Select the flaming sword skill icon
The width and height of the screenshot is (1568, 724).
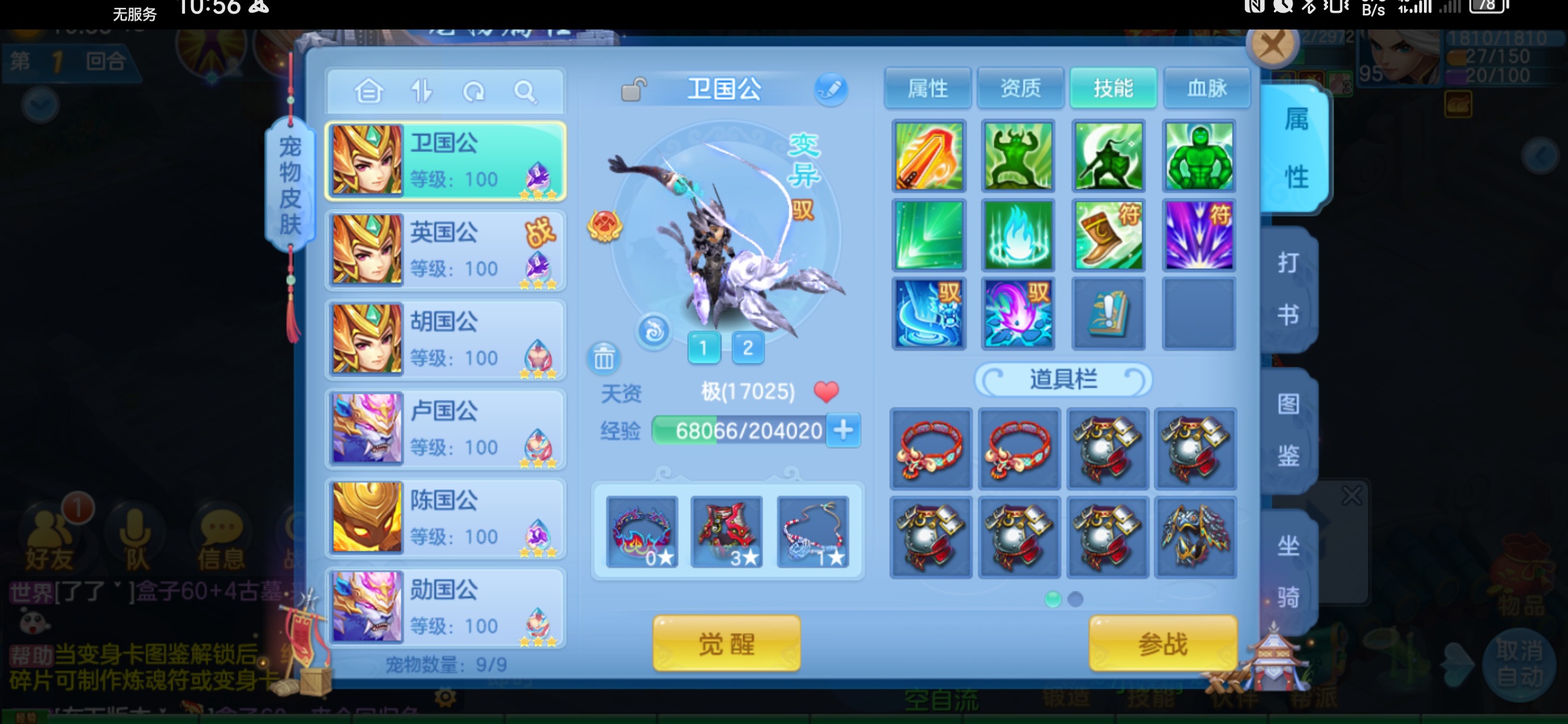(x=929, y=156)
